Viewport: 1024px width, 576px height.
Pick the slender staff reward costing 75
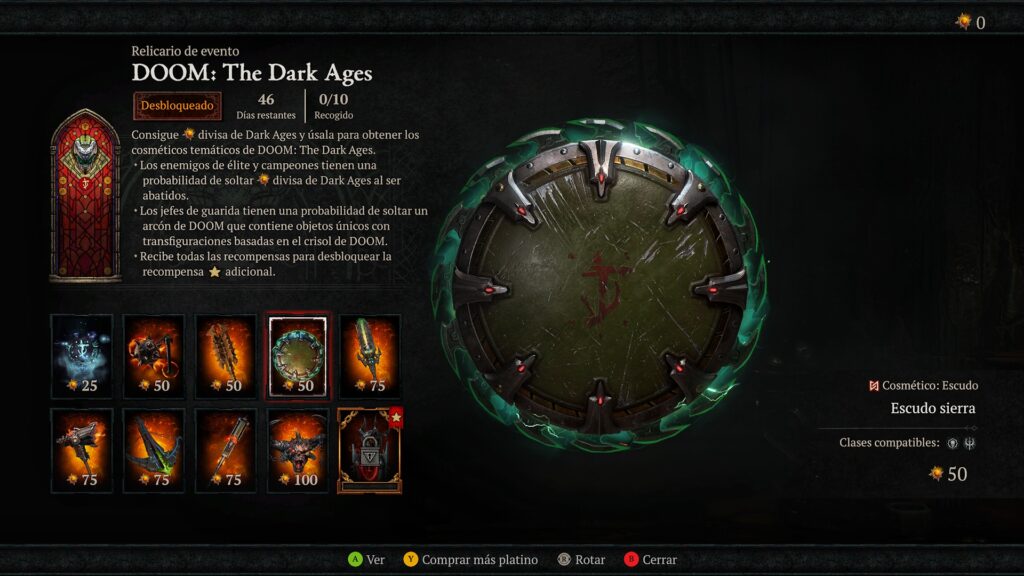coord(226,450)
